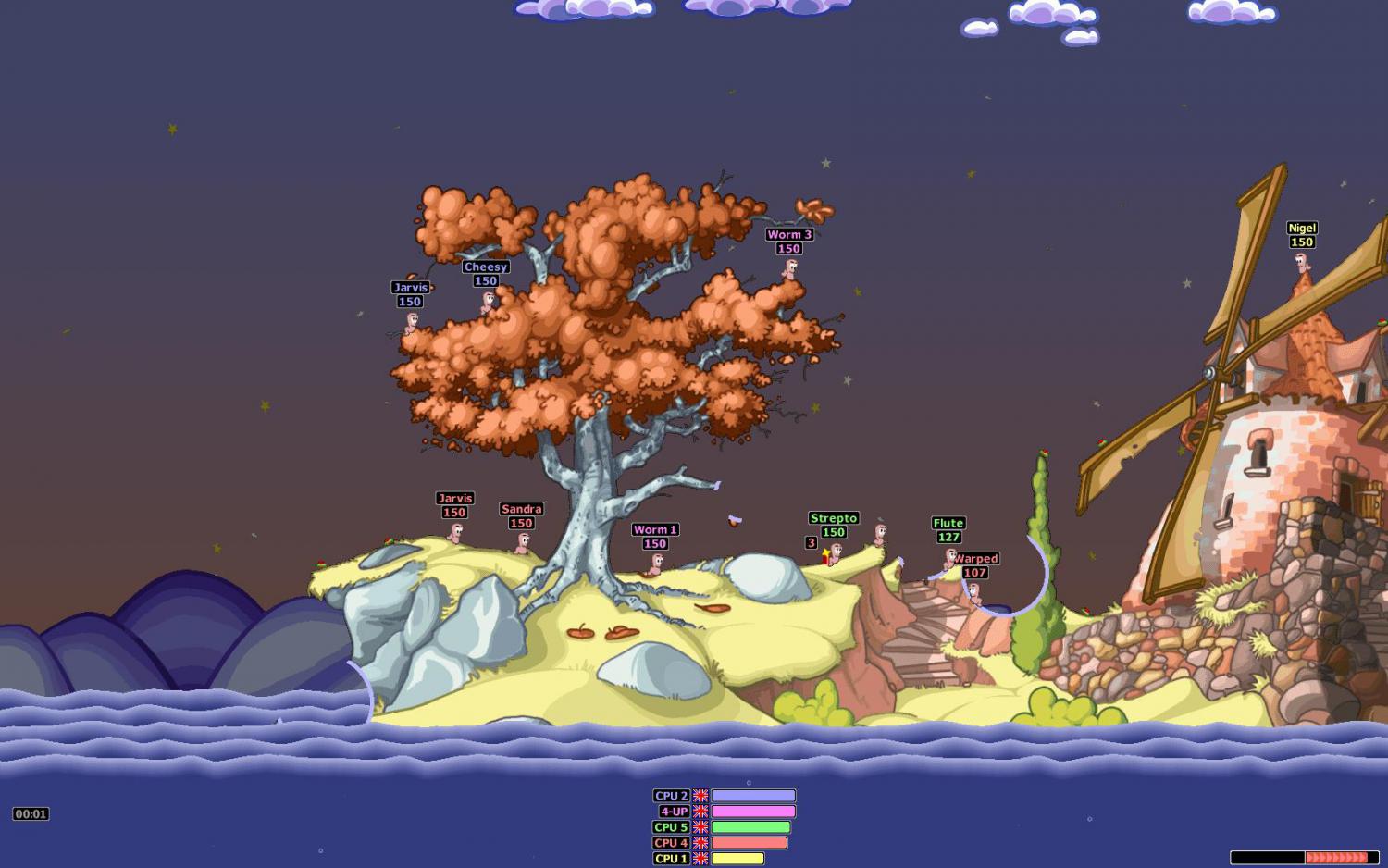
Task: Click the CPU 5 team flag icon
Action: 701,826
